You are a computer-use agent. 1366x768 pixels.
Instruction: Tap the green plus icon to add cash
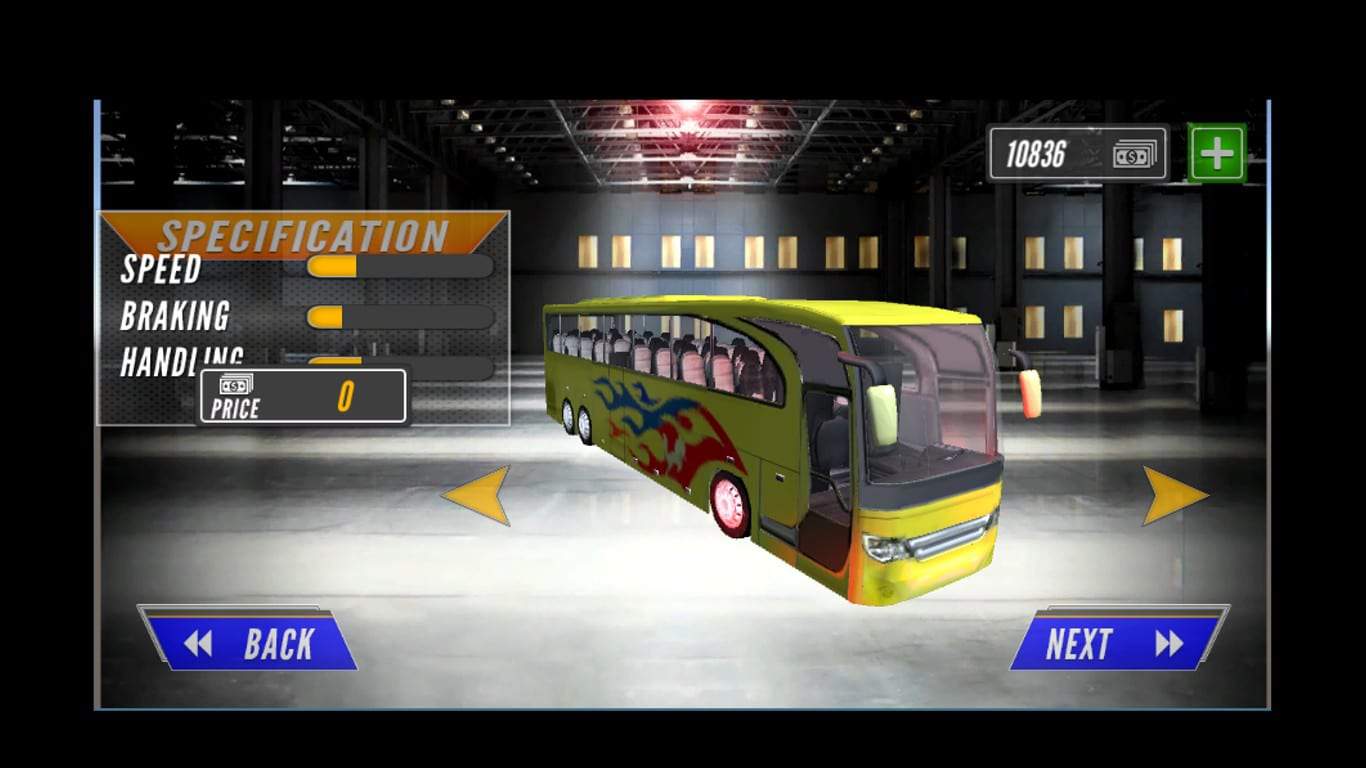coord(1216,152)
